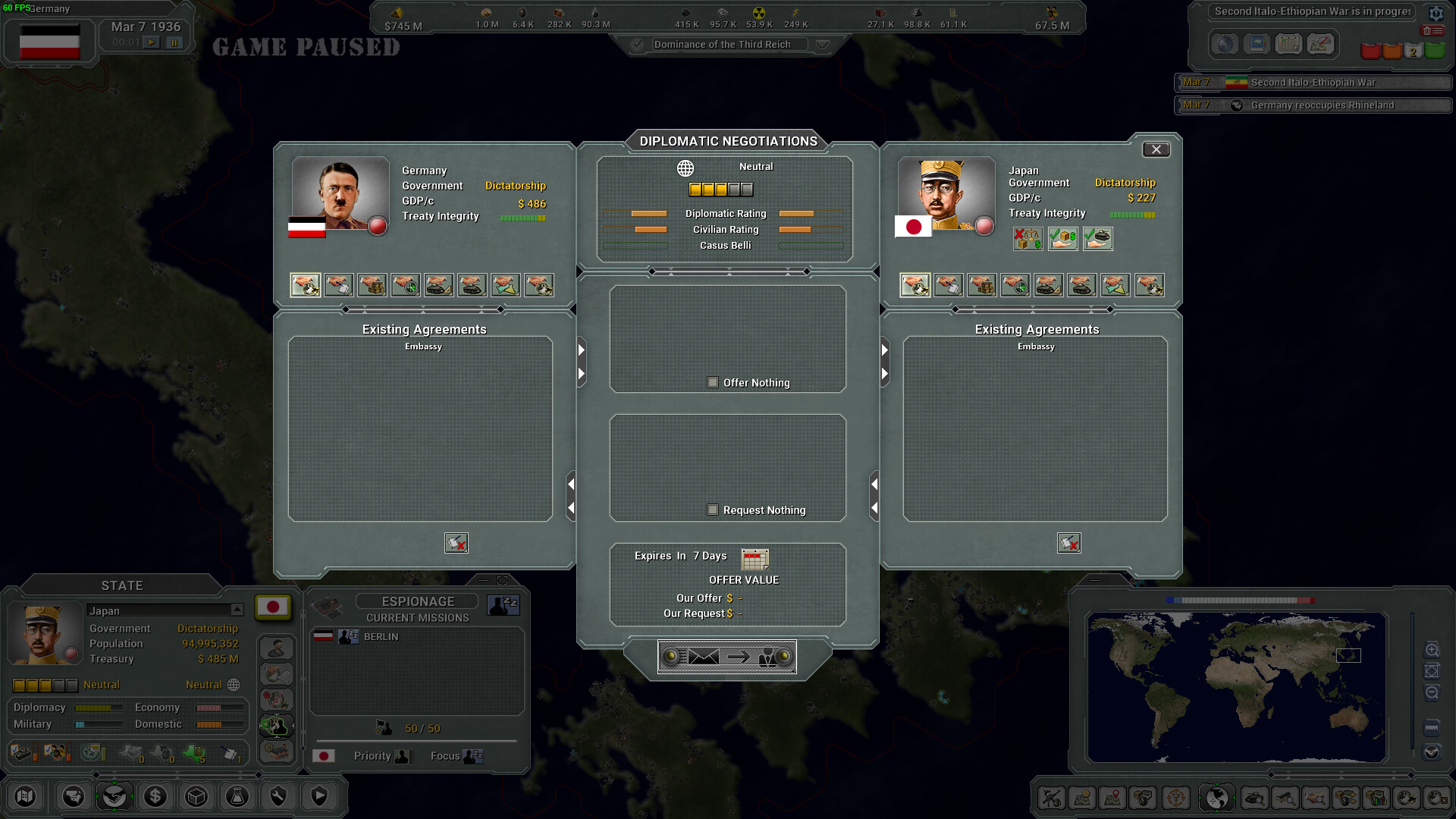Open the Japan country selector dropdown in STATE panel
The height and width of the screenshot is (819, 1456).
(x=236, y=610)
